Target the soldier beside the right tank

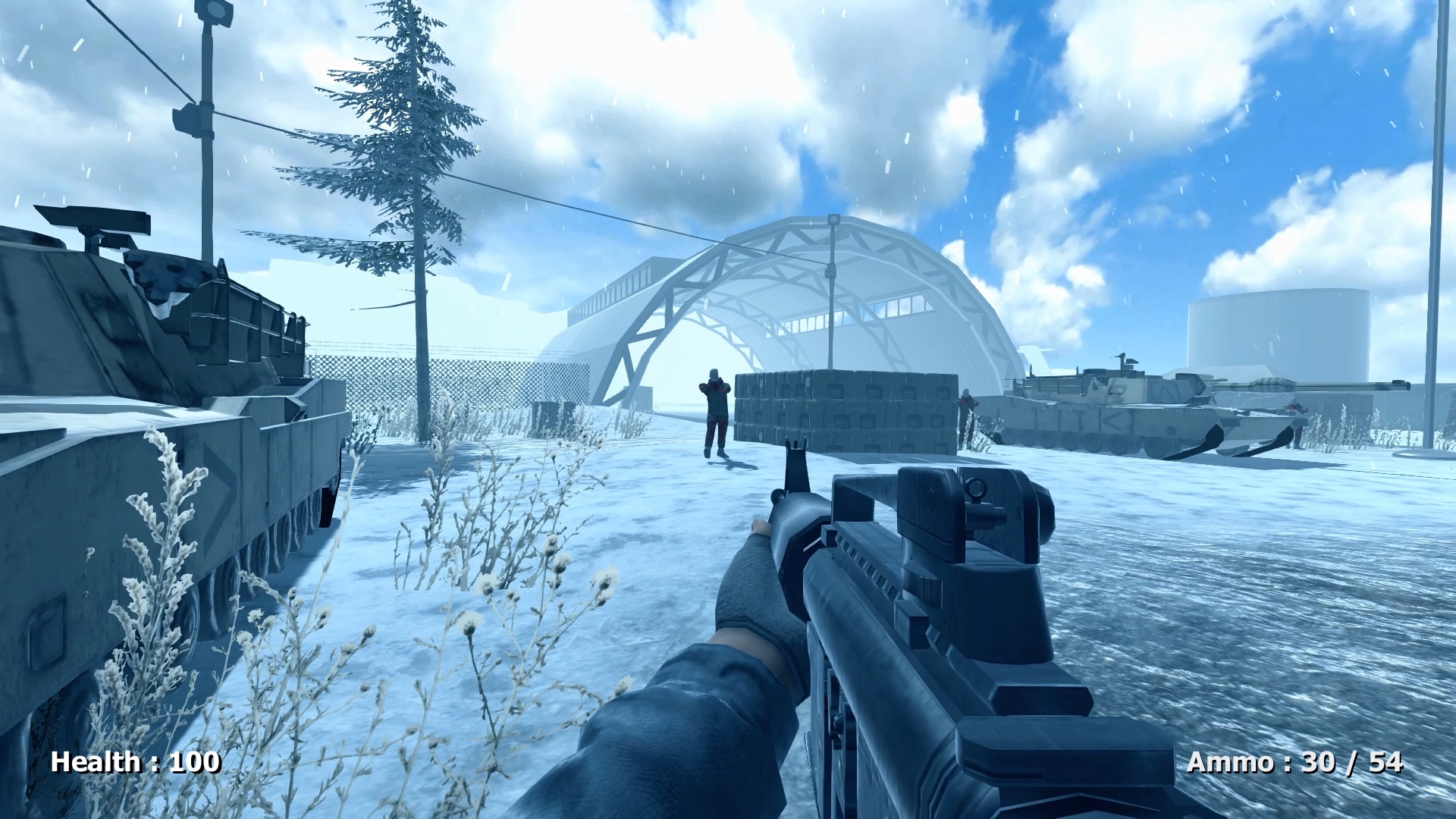1293,409
